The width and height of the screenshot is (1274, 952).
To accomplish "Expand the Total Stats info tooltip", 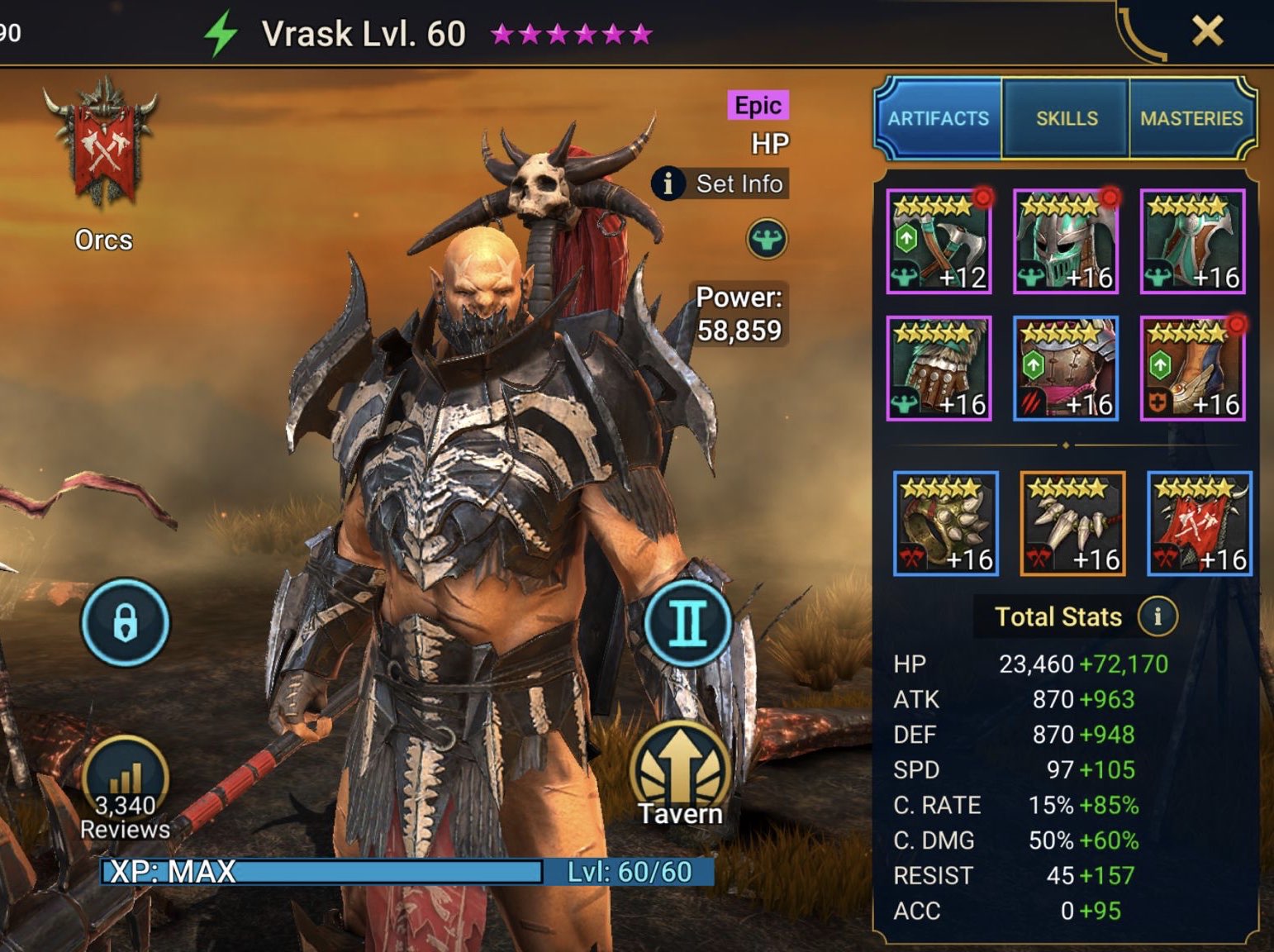I will coord(1159,616).
